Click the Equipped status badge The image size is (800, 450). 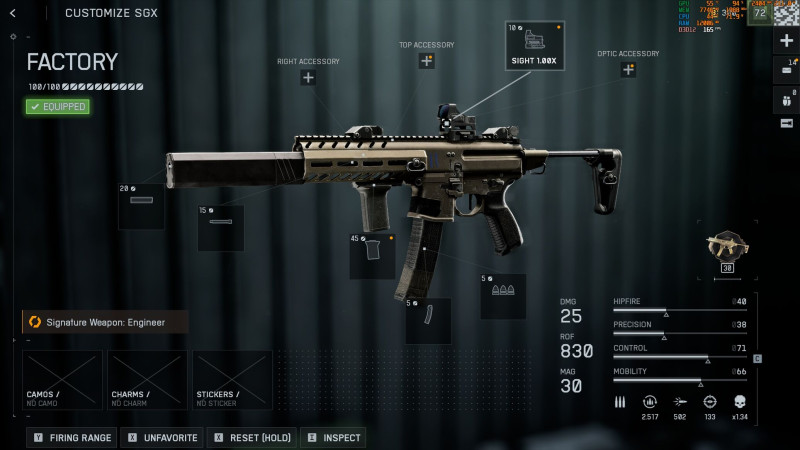(58, 106)
